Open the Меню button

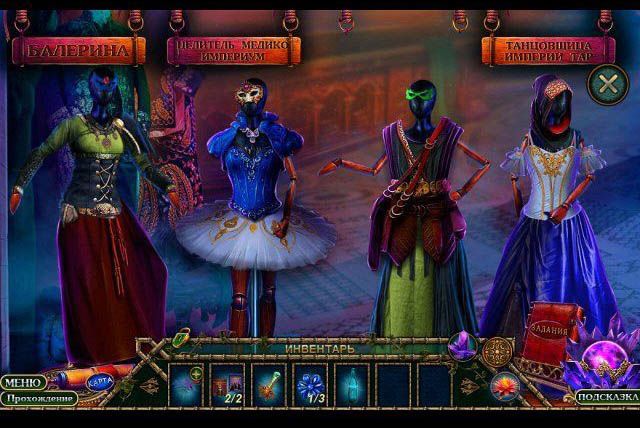coord(22,382)
